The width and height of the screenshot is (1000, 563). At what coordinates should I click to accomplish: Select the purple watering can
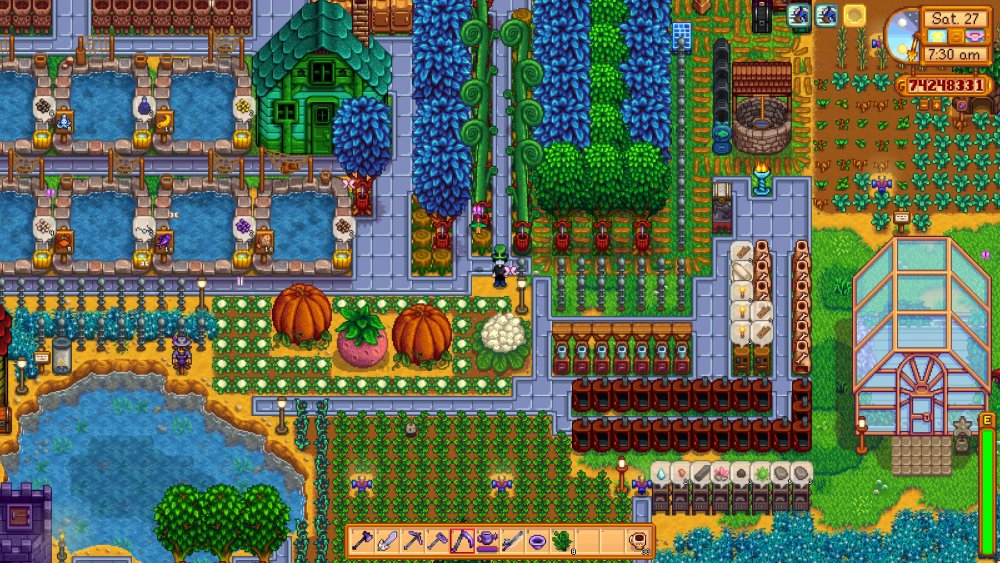pyautogui.click(x=487, y=541)
